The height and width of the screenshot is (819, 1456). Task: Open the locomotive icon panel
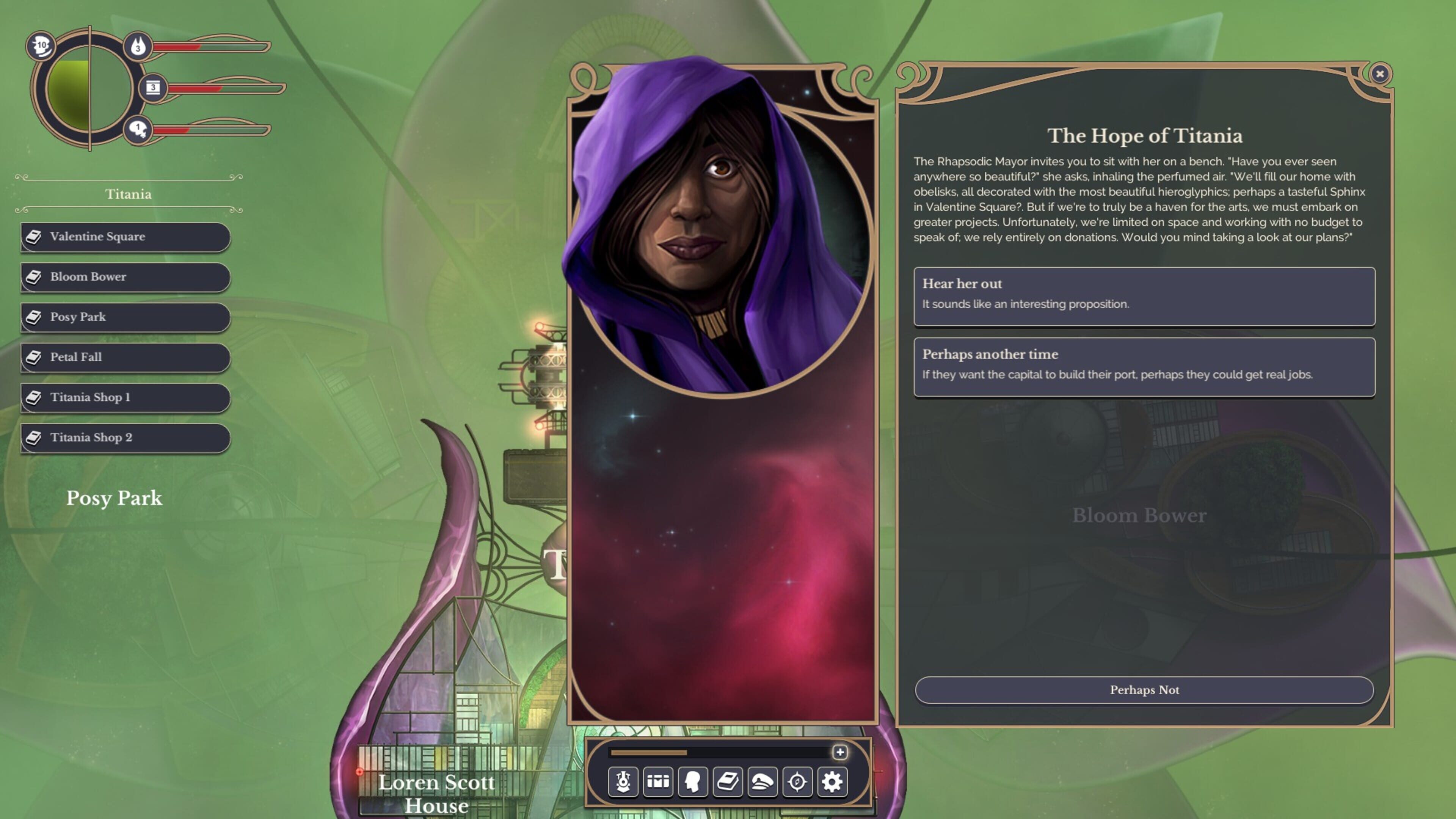[623, 782]
